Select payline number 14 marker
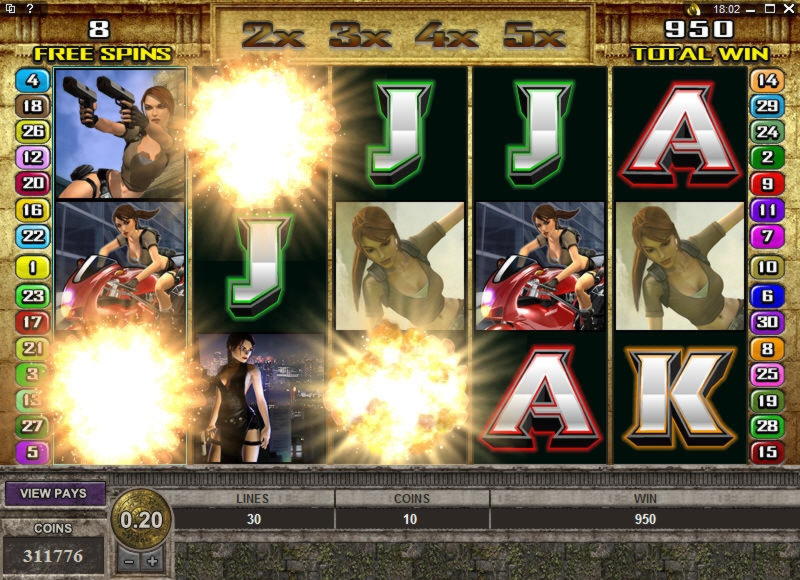The image size is (800, 580). point(767,79)
